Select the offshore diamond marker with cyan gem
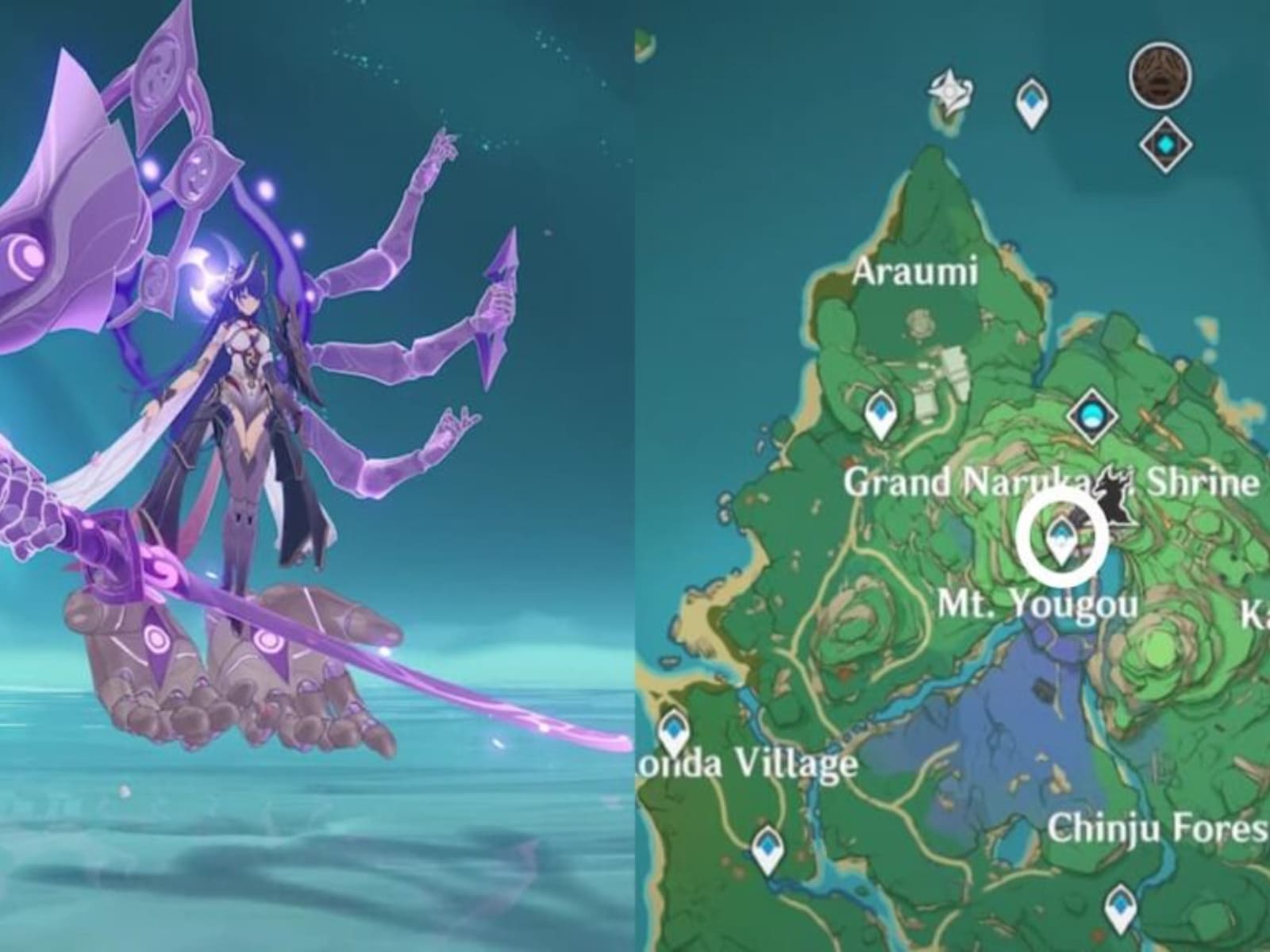The image size is (1270, 952). (1165, 144)
